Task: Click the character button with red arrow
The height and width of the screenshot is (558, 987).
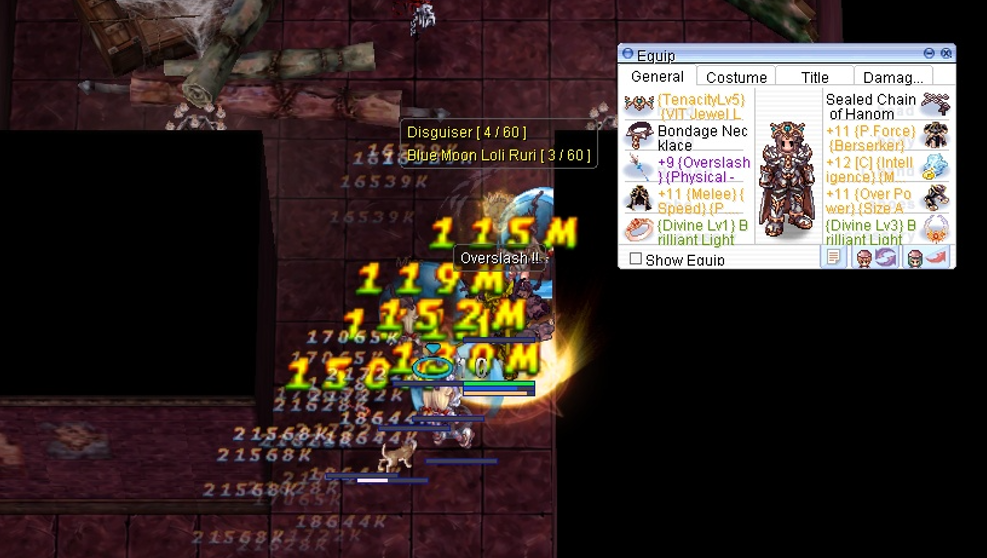Action: pyautogui.click(x=926, y=258)
